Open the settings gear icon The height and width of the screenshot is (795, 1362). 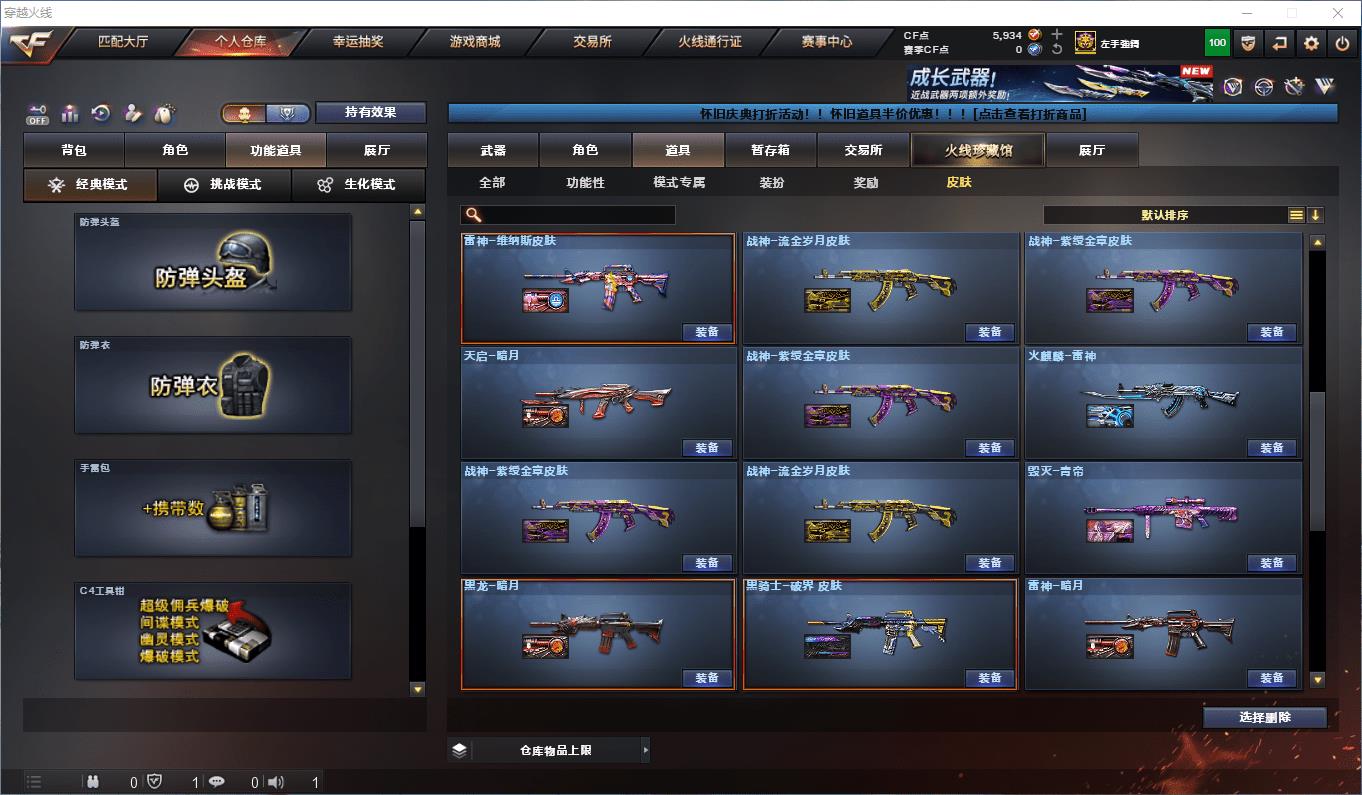click(1311, 43)
